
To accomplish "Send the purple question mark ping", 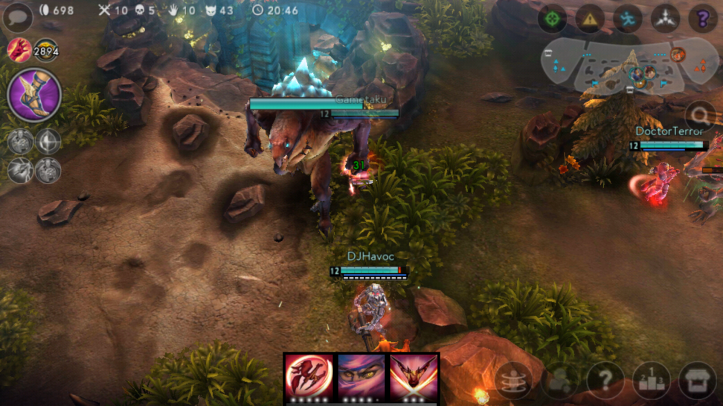I will click(703, 18).
